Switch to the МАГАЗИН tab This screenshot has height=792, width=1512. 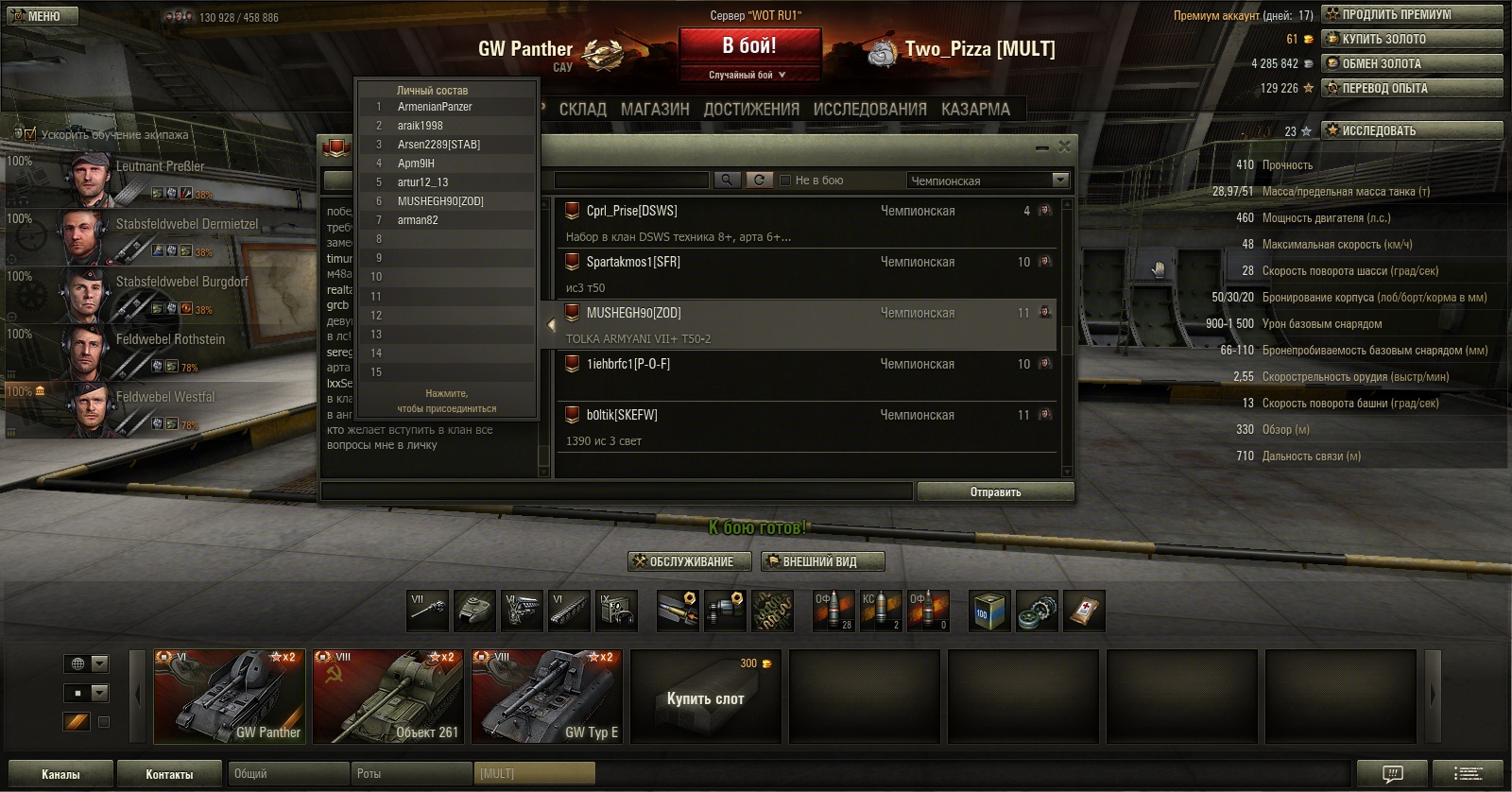click(x=655, y=110)
